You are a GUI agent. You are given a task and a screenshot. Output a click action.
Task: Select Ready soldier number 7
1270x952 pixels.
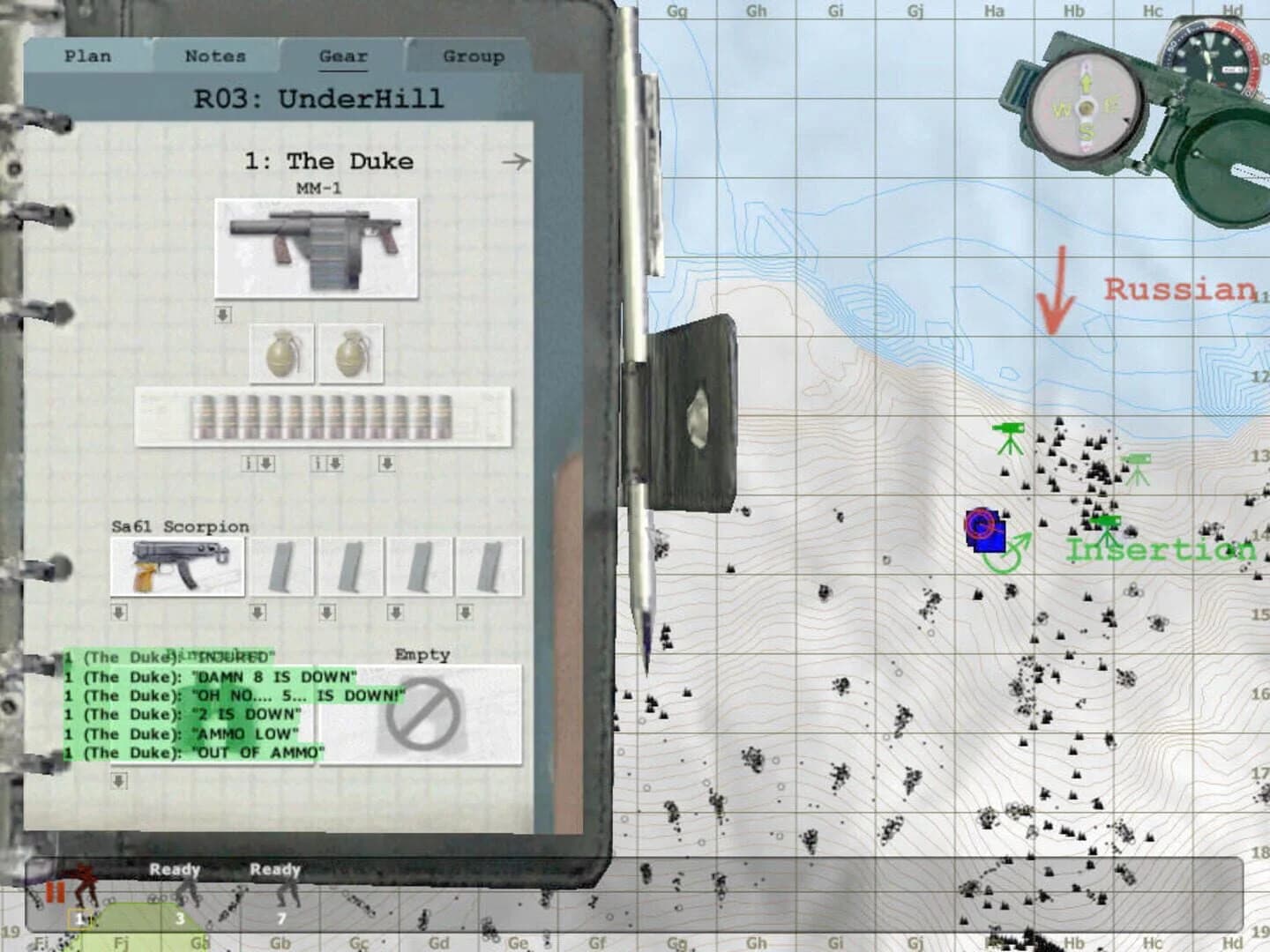point(280,918)
